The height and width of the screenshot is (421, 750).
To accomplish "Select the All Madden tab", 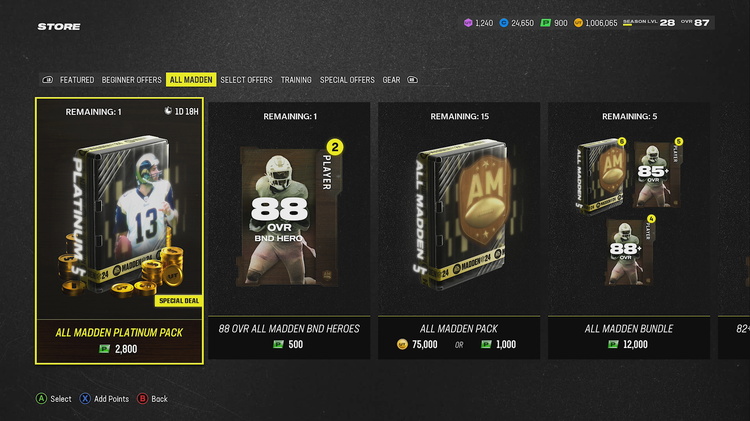I will pos(190,80).
